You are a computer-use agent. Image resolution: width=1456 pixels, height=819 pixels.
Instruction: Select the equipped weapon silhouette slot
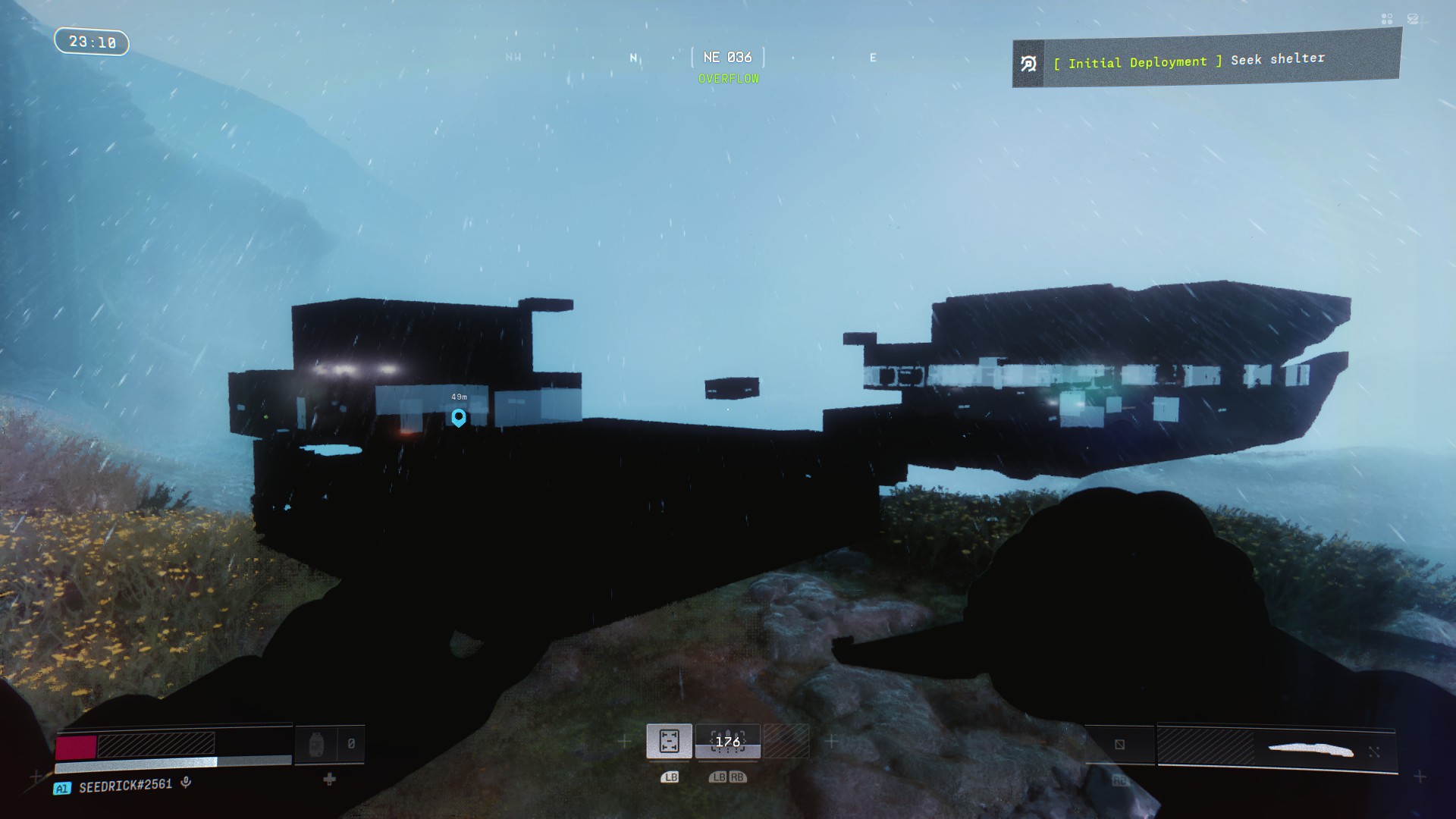[x=1310, y=750]
